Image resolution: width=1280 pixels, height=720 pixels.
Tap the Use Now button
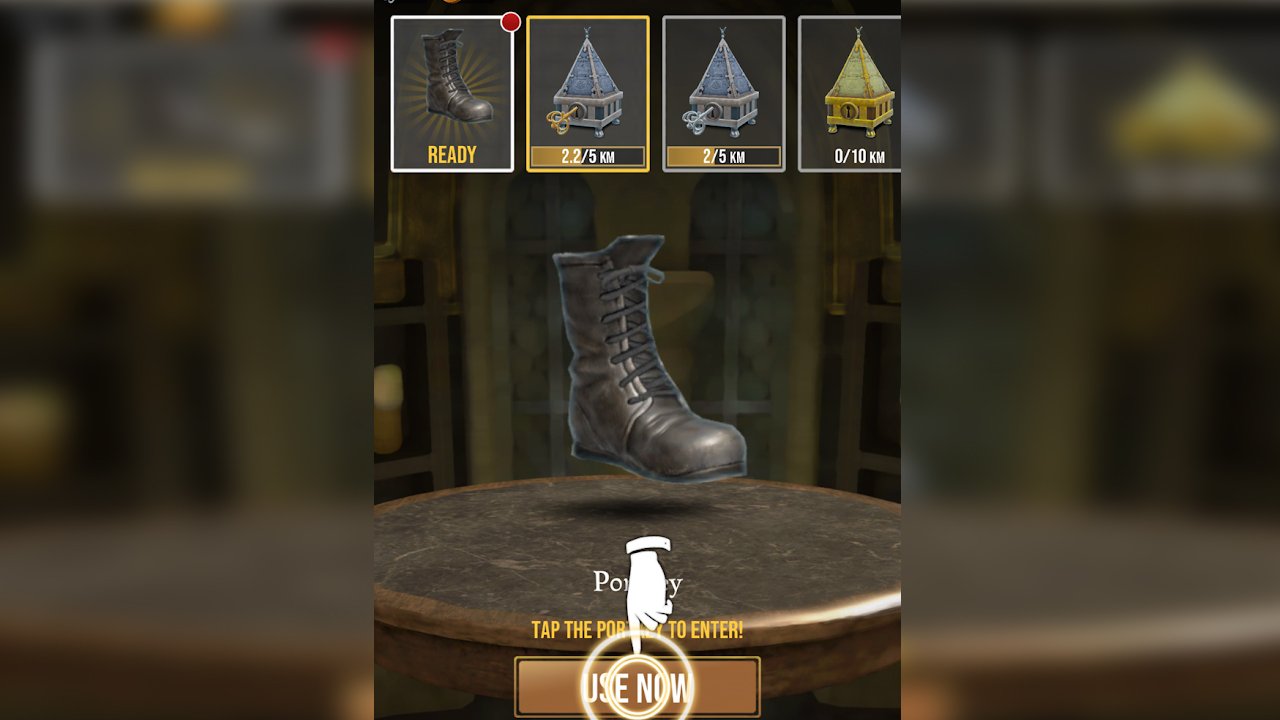[x=637, y=687]
